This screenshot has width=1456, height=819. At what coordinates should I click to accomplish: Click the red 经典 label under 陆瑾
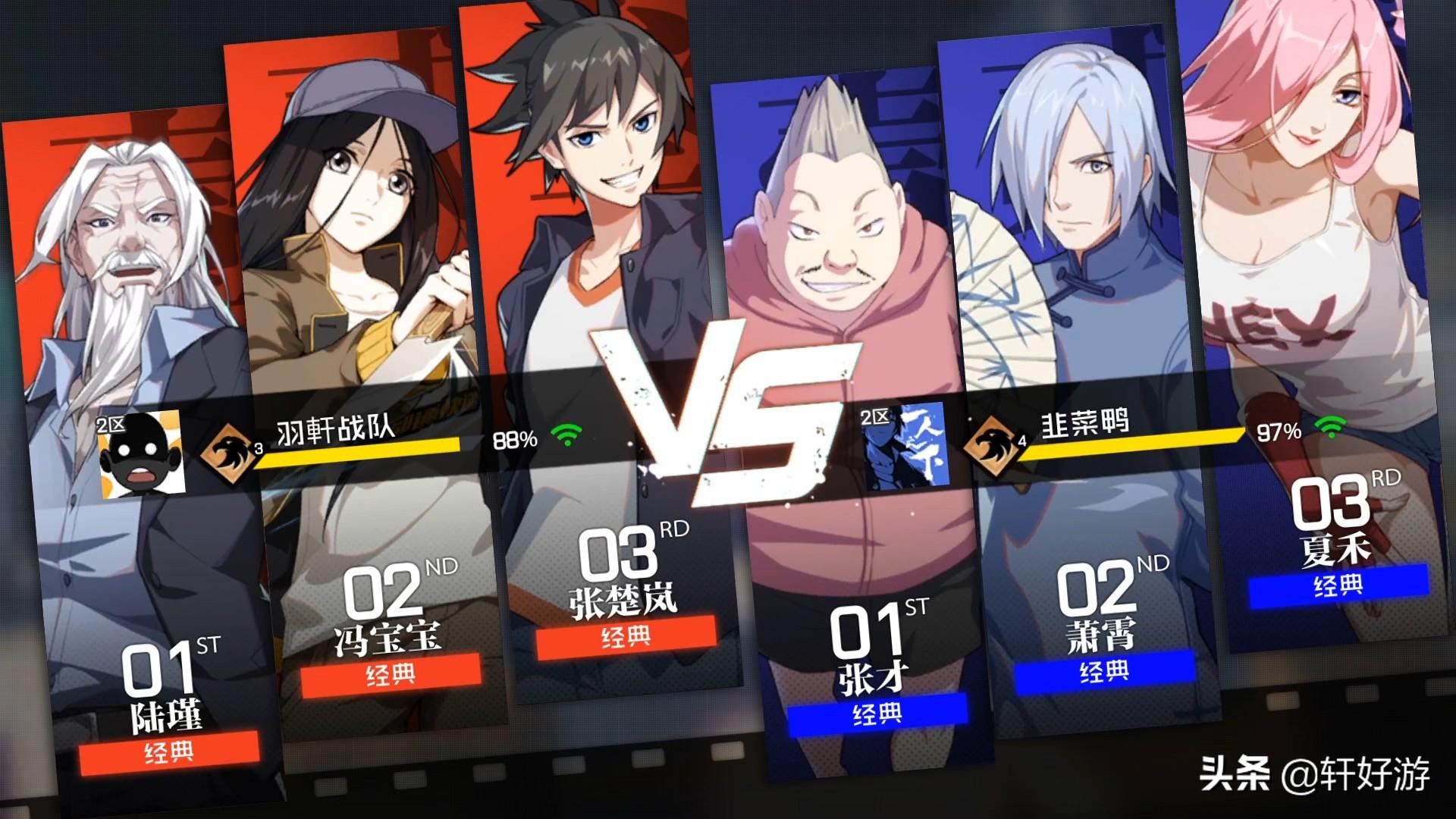(168, 752)
